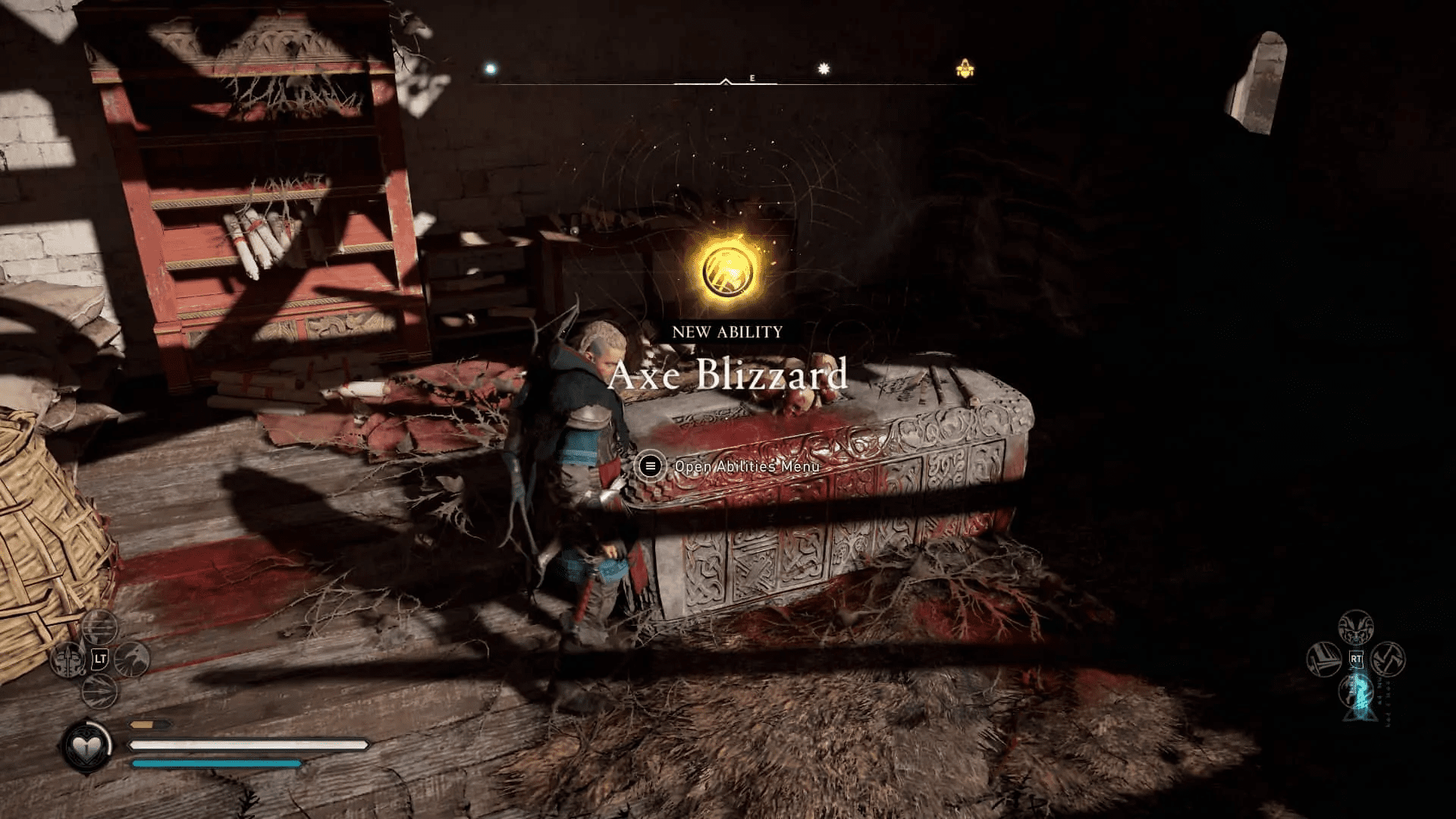This screenshot has height=819, width=1456.
Task: Click the glowing blue rune ability icon
Action: (1356, 692)
